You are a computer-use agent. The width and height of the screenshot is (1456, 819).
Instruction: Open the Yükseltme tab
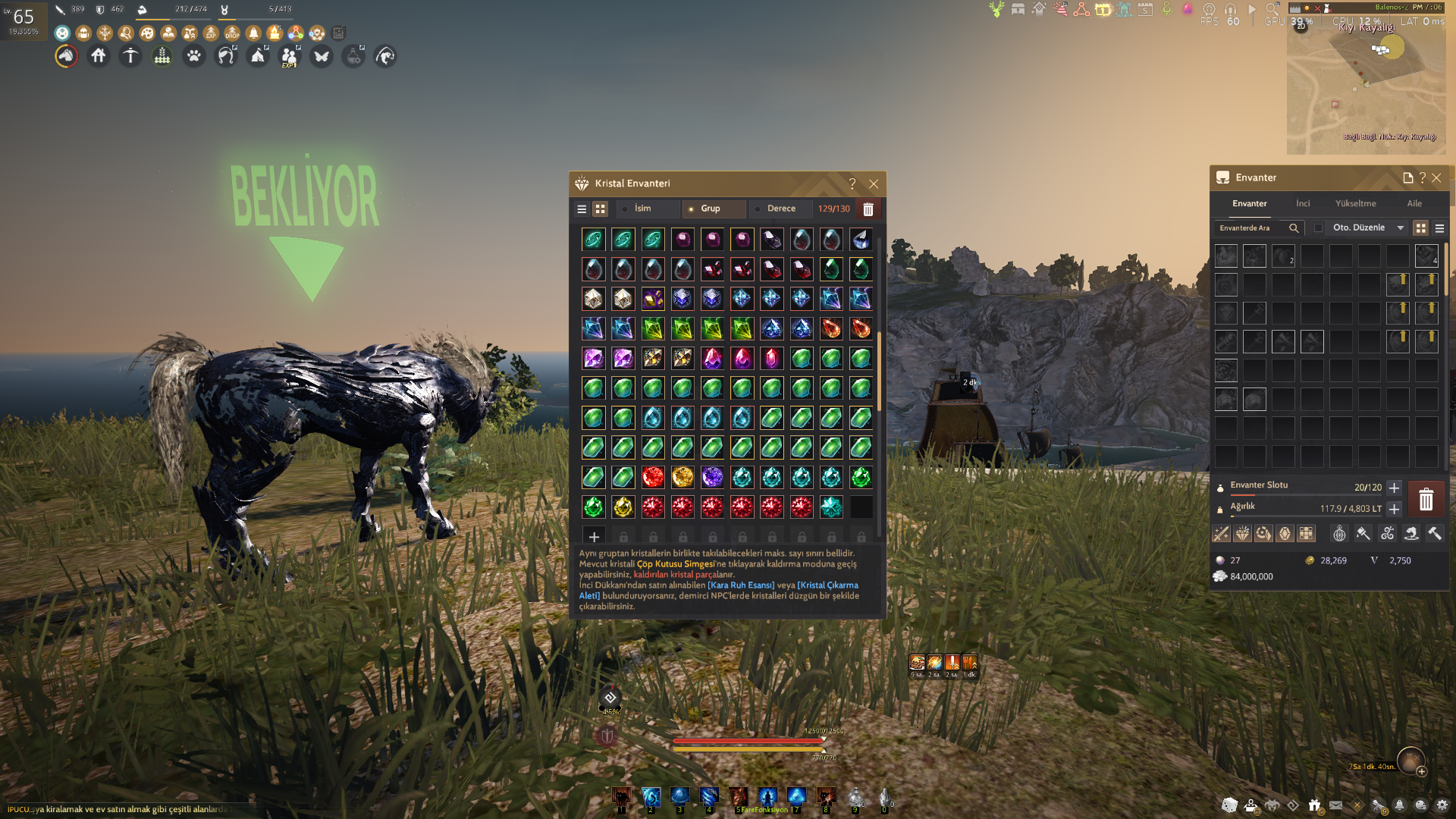click(x=1355, y=203)
